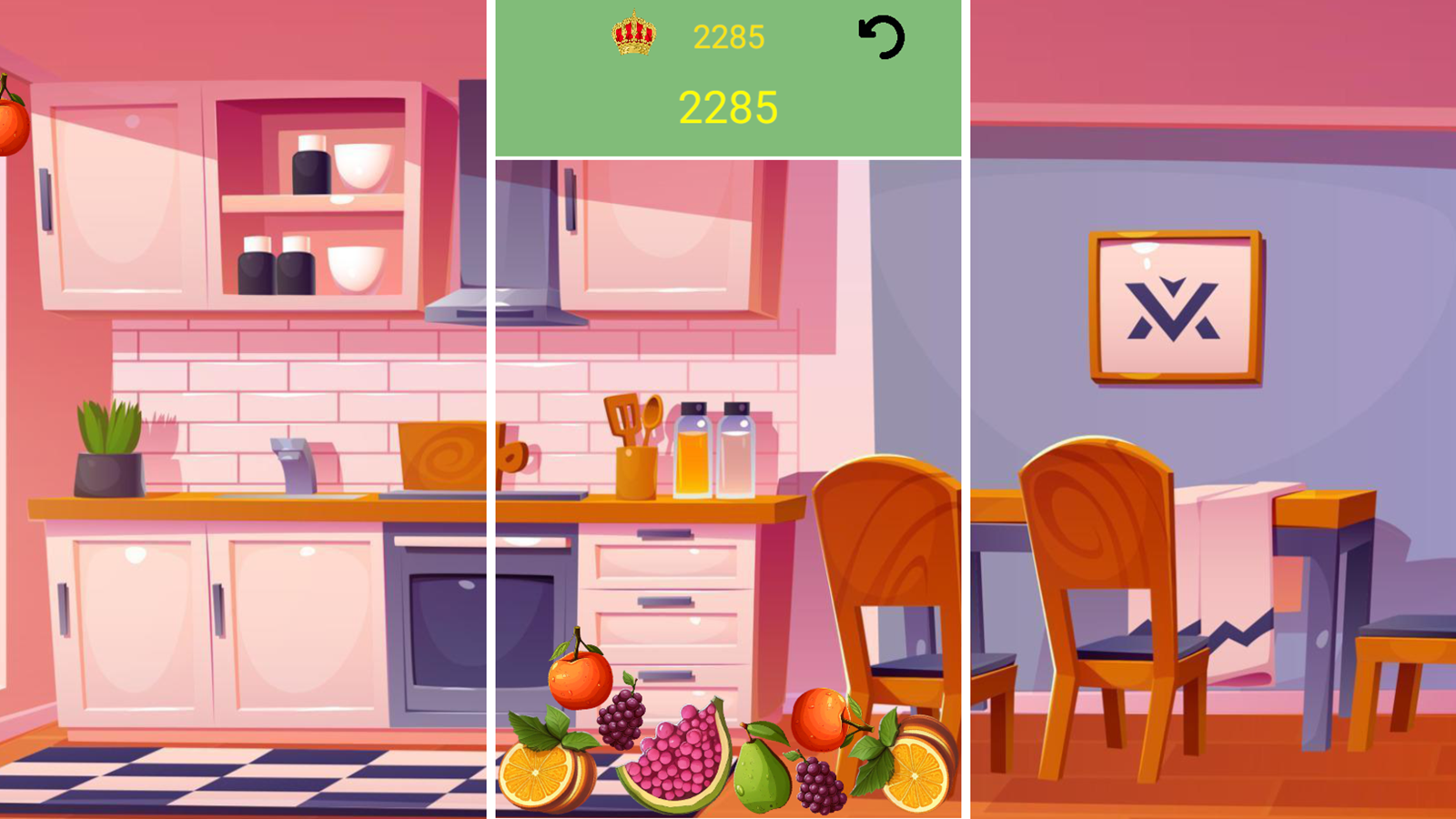Click the juice bottles on the counter
1456x819 pixels.
[716, 450]
